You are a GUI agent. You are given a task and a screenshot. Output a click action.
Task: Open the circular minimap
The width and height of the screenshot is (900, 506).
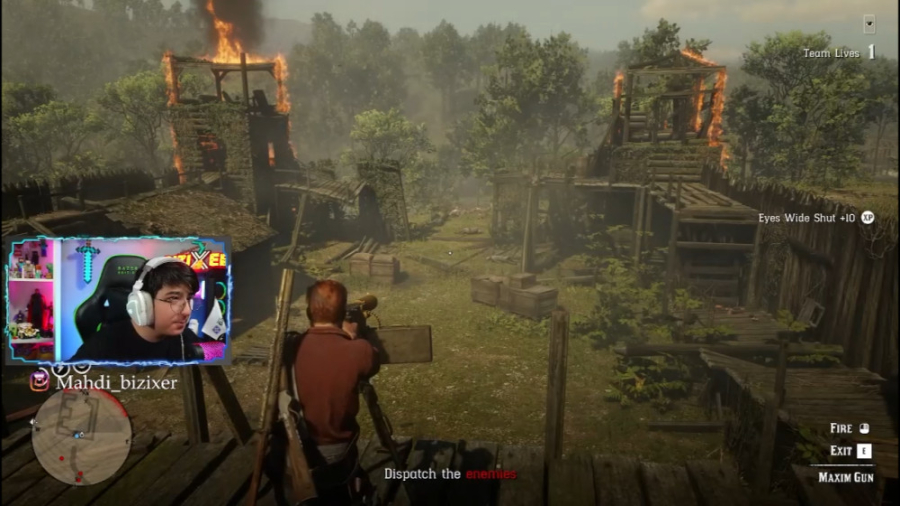pos(81,436)
